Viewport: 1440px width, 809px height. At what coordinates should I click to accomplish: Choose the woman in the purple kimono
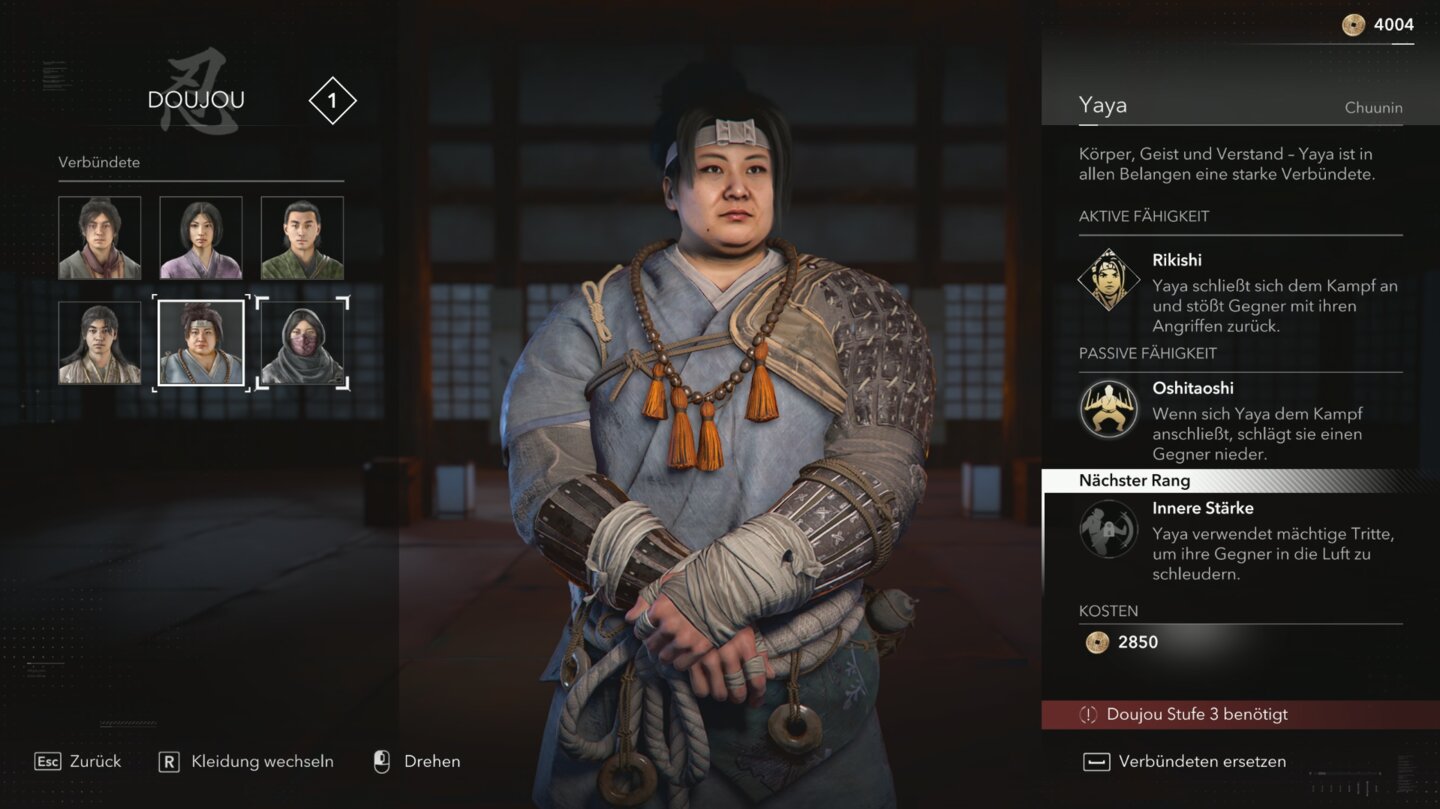[201, 238]
